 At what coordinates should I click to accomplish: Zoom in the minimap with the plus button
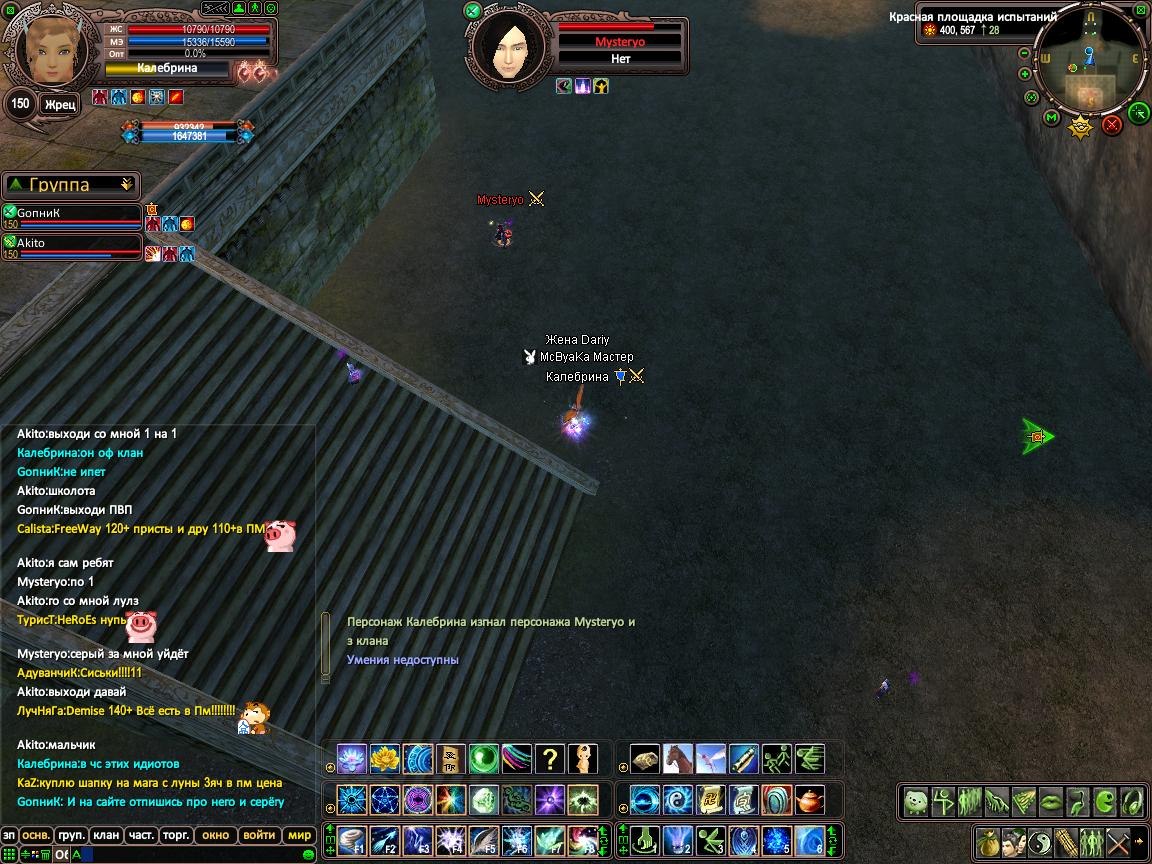pos(1025,74)
